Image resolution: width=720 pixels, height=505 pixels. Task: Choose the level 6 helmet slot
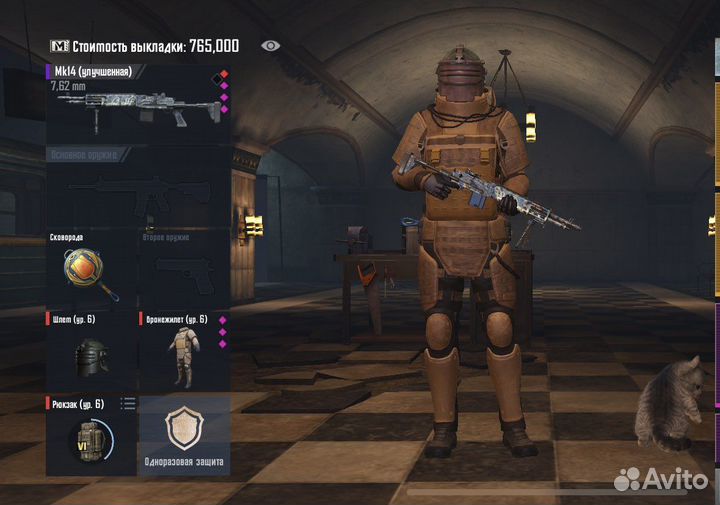click(91, 357)
